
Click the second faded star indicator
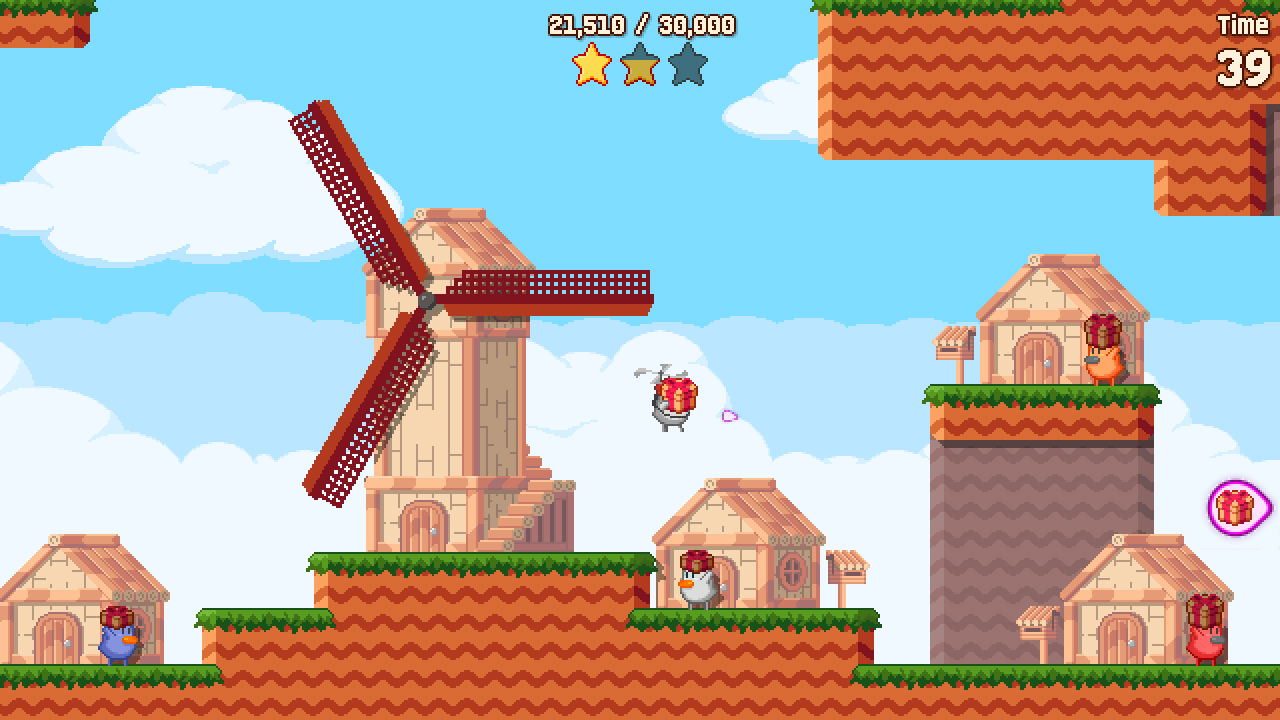click(x=639, y=63)
